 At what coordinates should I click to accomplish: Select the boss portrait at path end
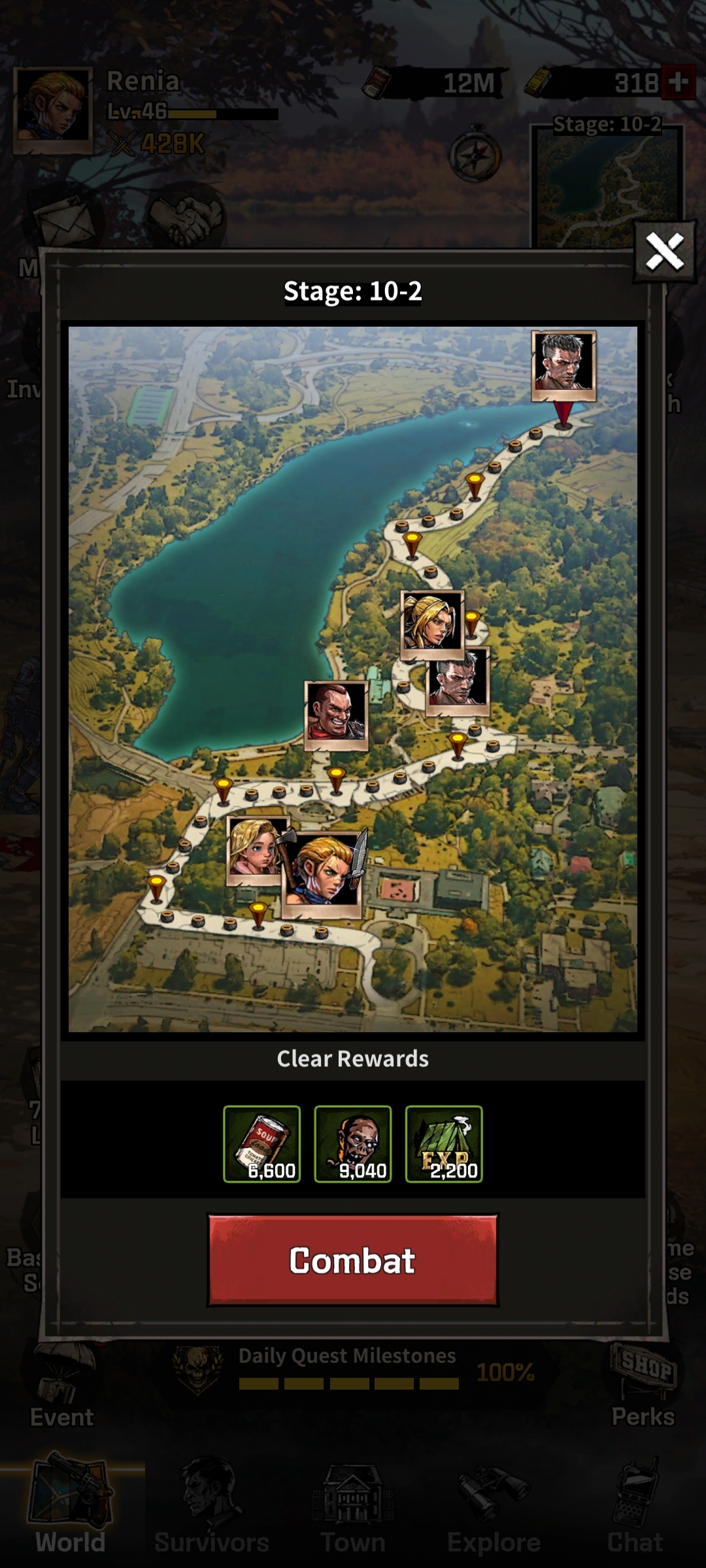point(563,364)
